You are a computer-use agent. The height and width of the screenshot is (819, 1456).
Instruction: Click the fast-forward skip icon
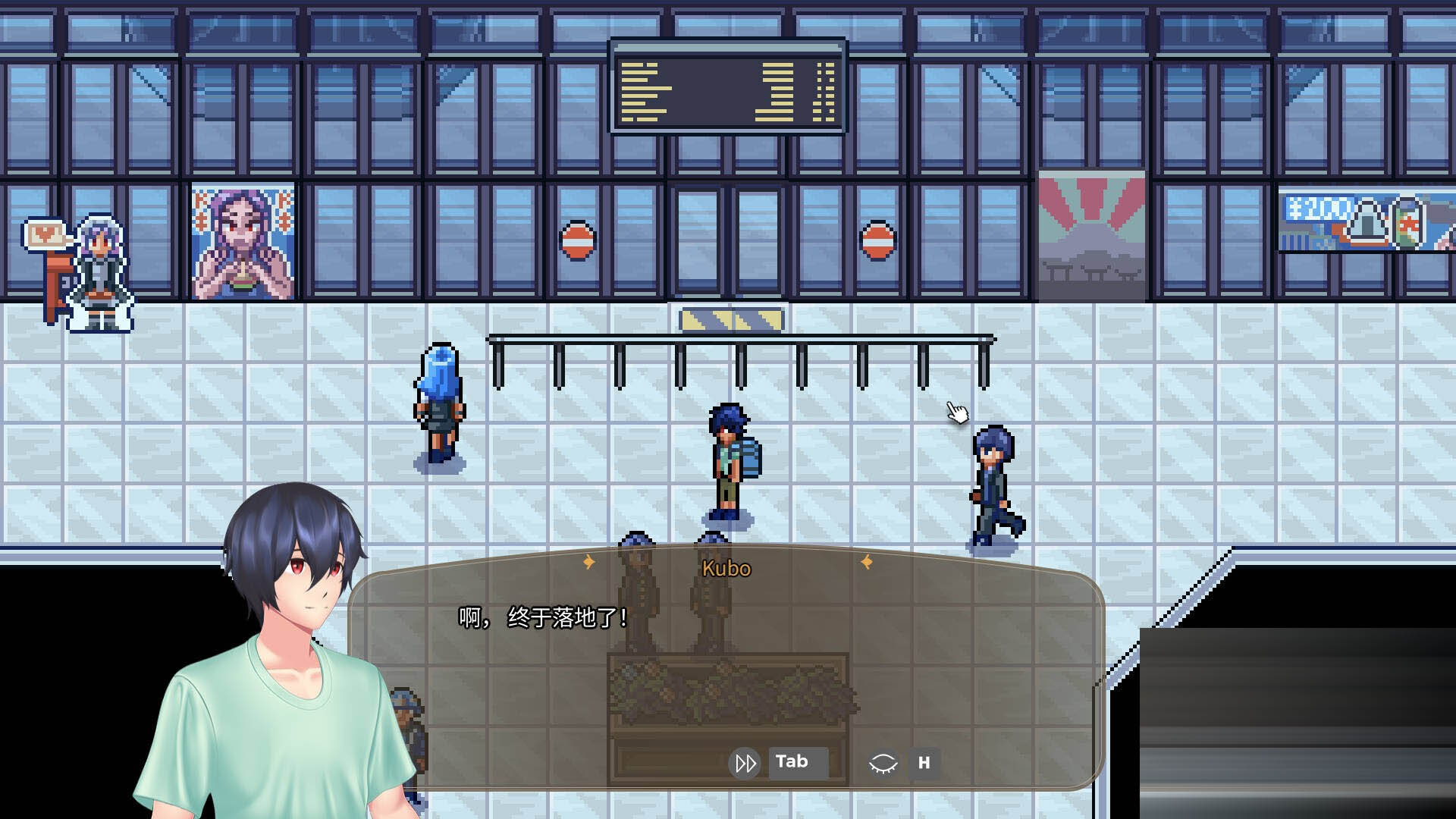click(x=745, y=762)
